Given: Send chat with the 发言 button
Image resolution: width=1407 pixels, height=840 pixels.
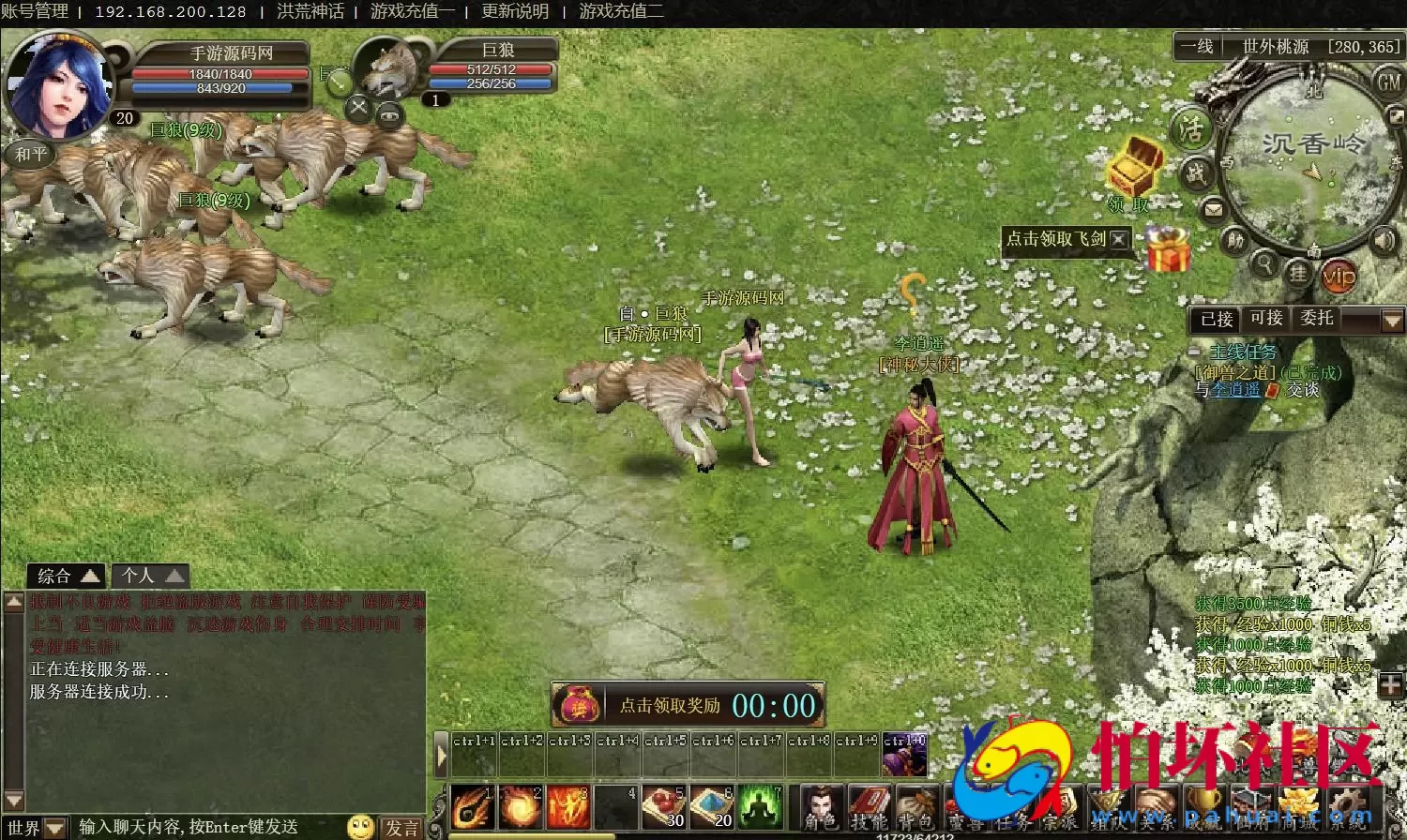Looking at the screenshot, I should pyautogui.click(x=402, y=828).
